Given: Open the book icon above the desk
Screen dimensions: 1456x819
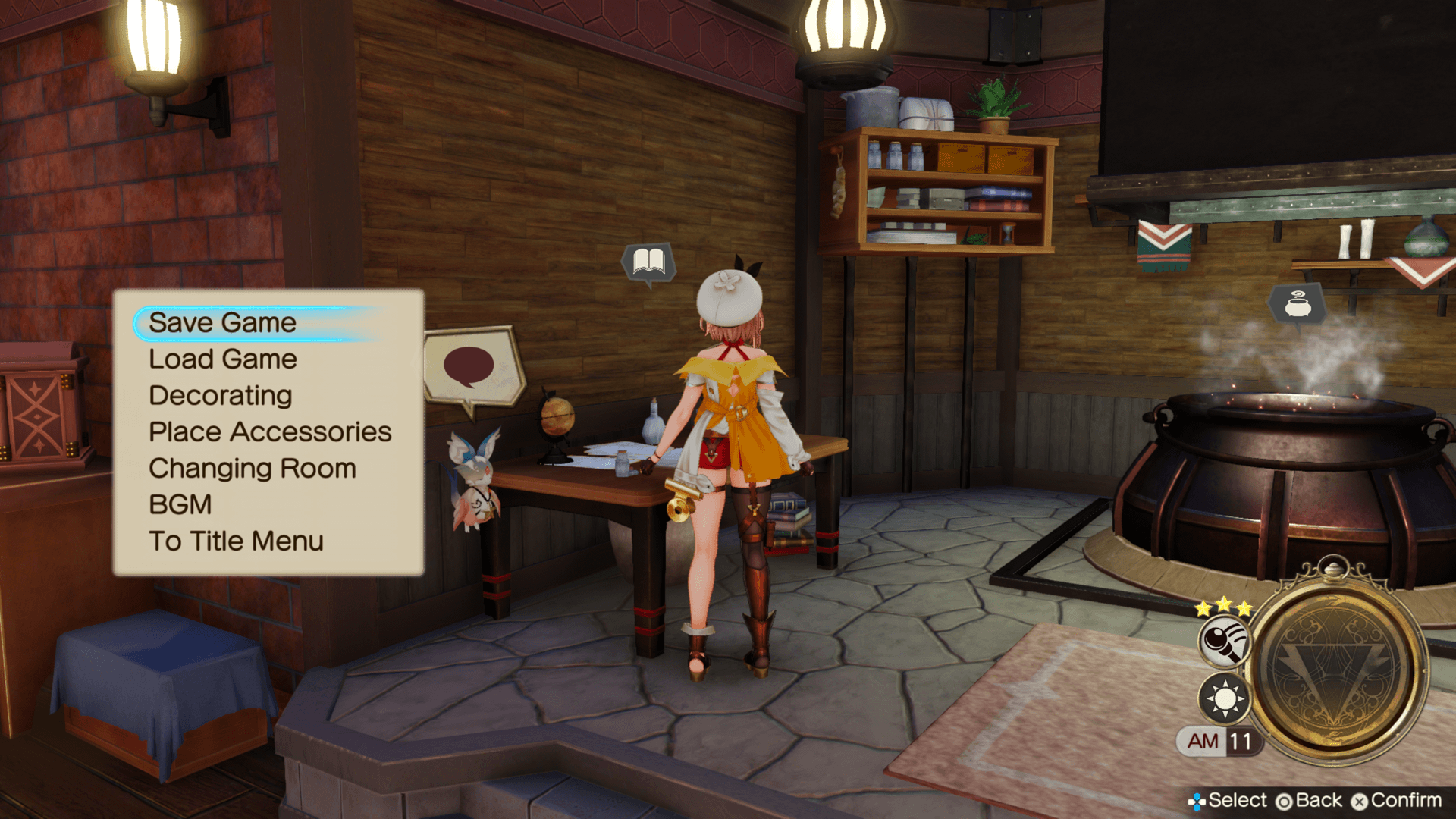Looking at the screenshot, I should point(648,262).
